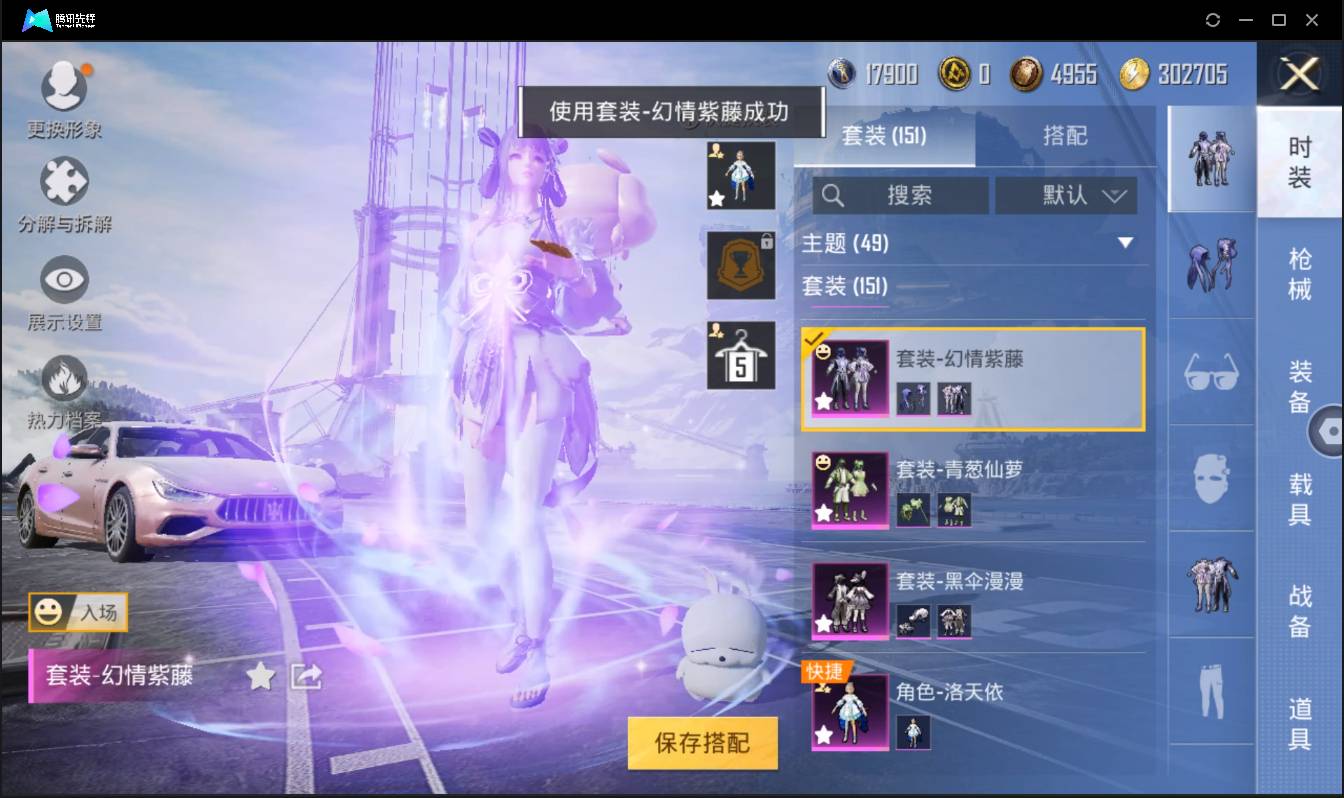The height and width of the screenshot is (798, 1344).
Task: Click the search magnifier icon
Action: tap(833, 196)
